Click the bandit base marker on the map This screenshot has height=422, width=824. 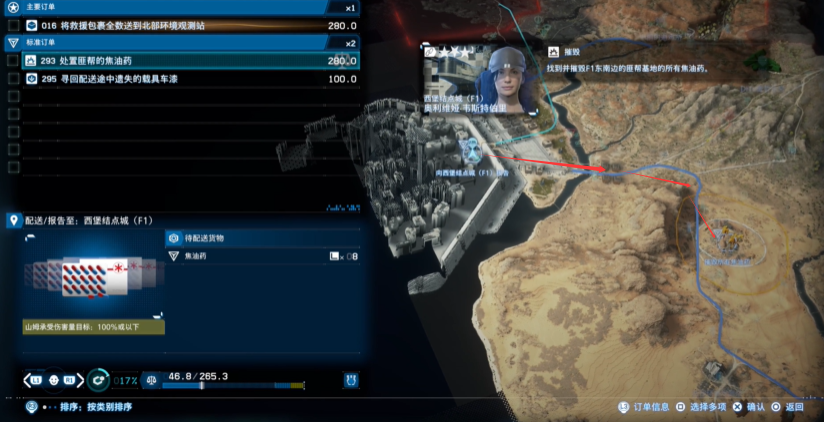(722, 240)
